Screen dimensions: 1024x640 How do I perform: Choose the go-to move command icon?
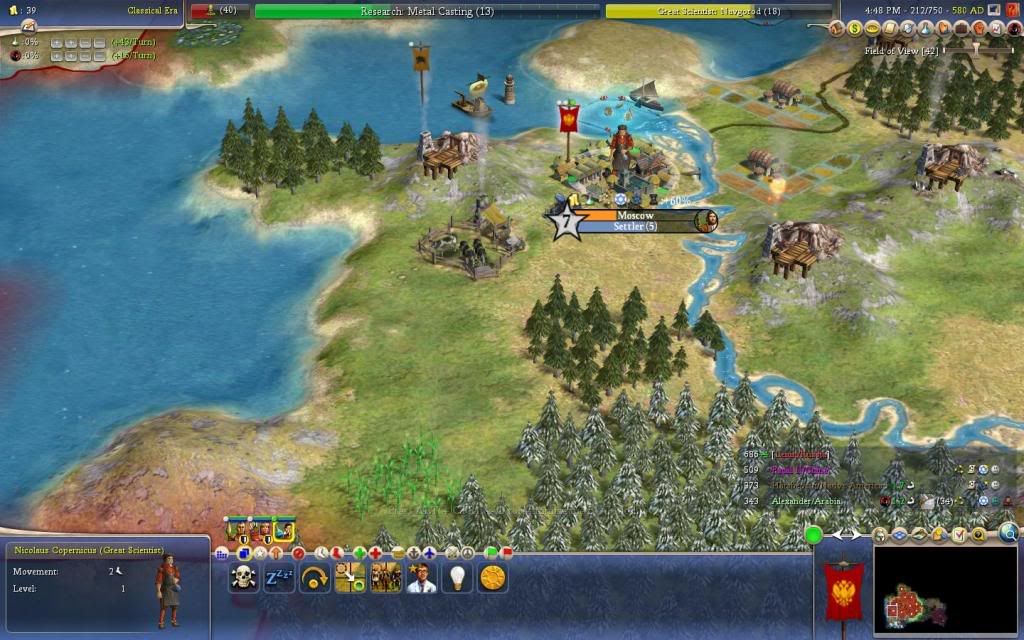(350, 577)
